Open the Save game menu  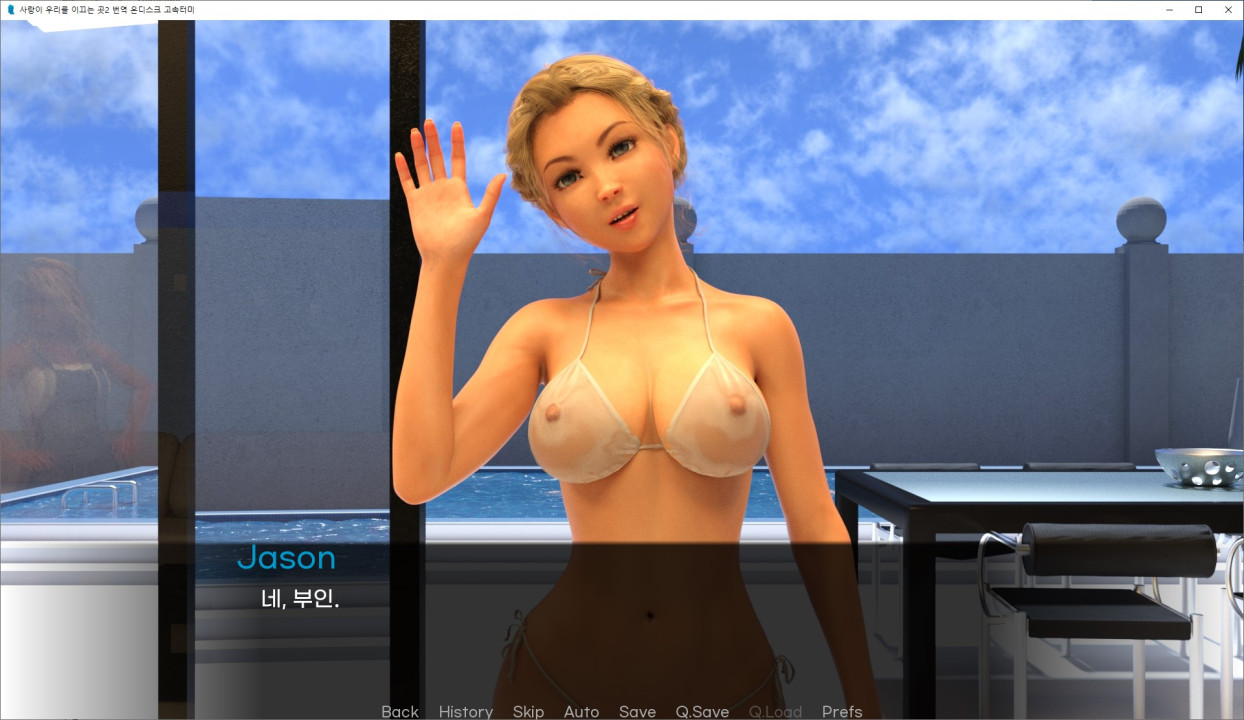tap(637, 711)
